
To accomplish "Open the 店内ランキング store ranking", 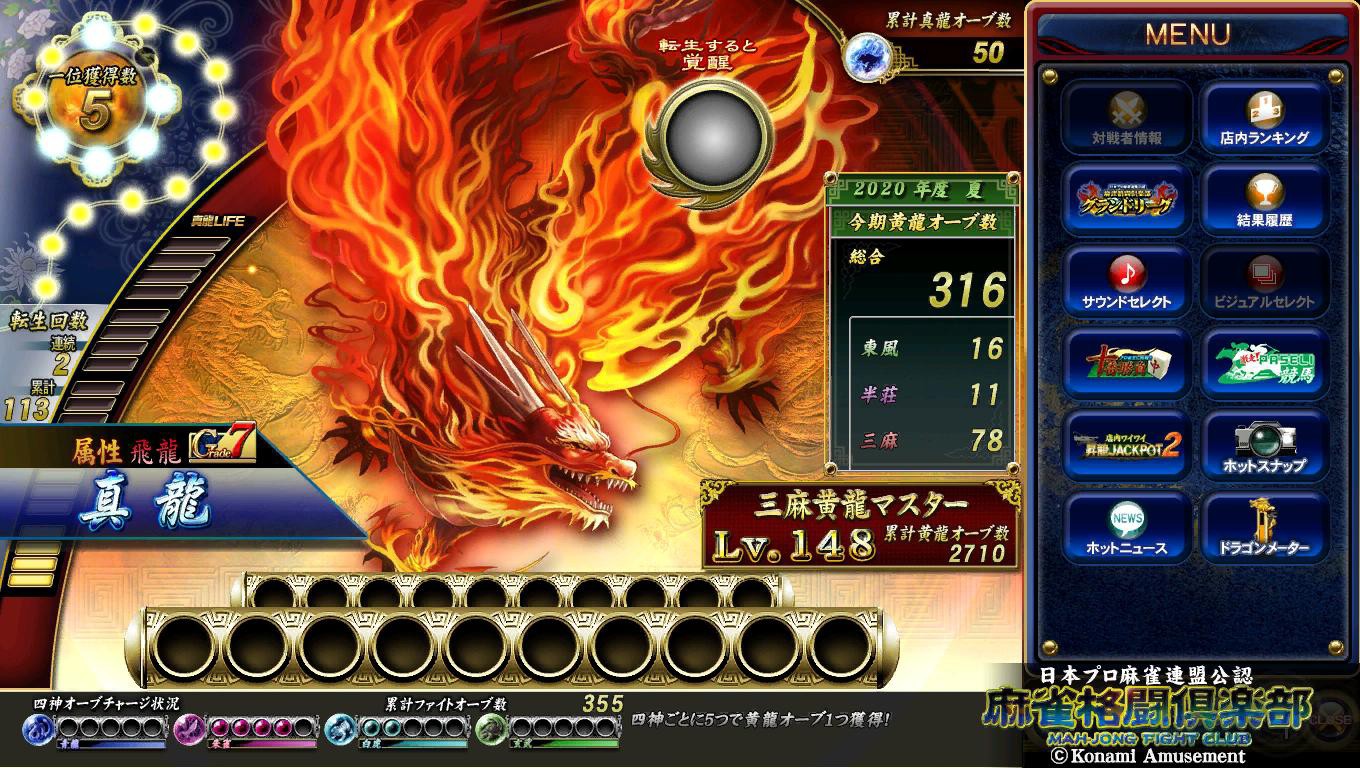I will point(1265,118).
